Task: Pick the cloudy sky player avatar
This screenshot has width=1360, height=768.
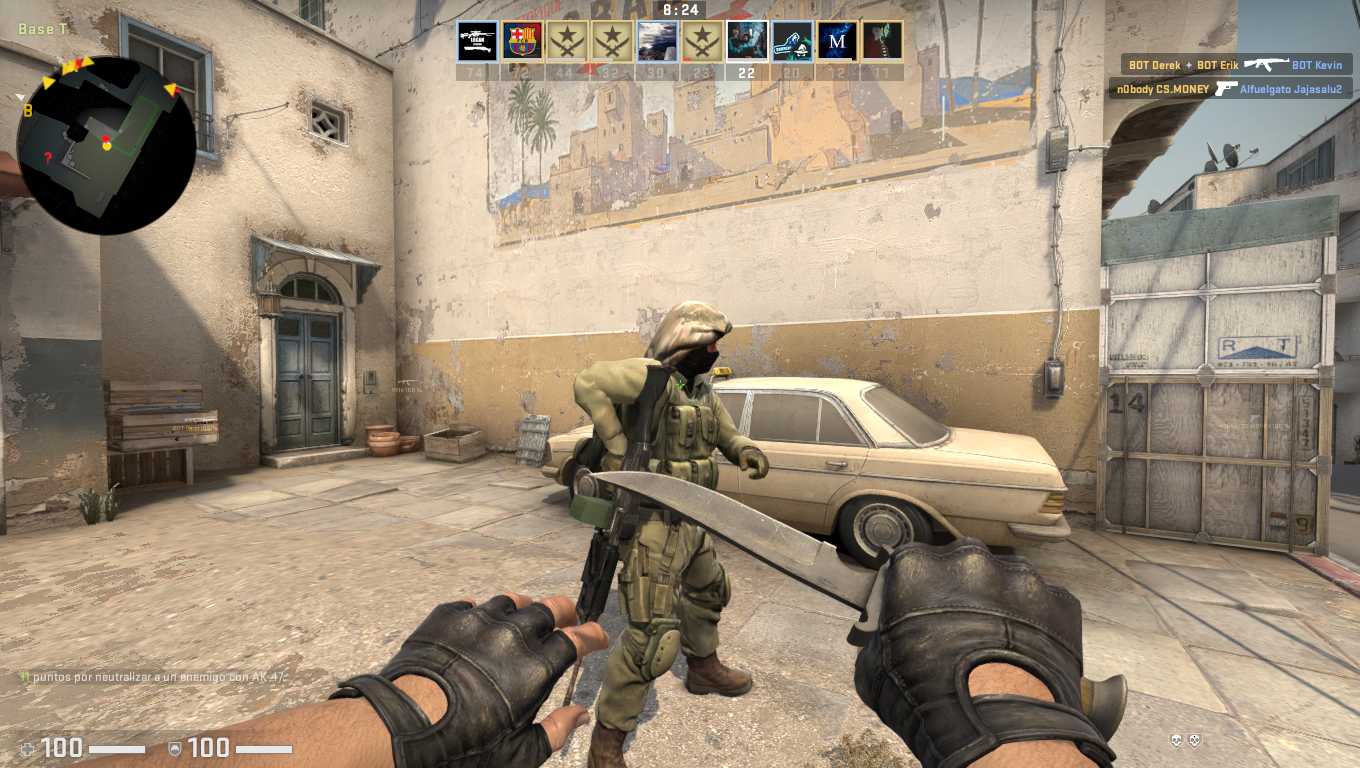Action: tap(657, 42)
